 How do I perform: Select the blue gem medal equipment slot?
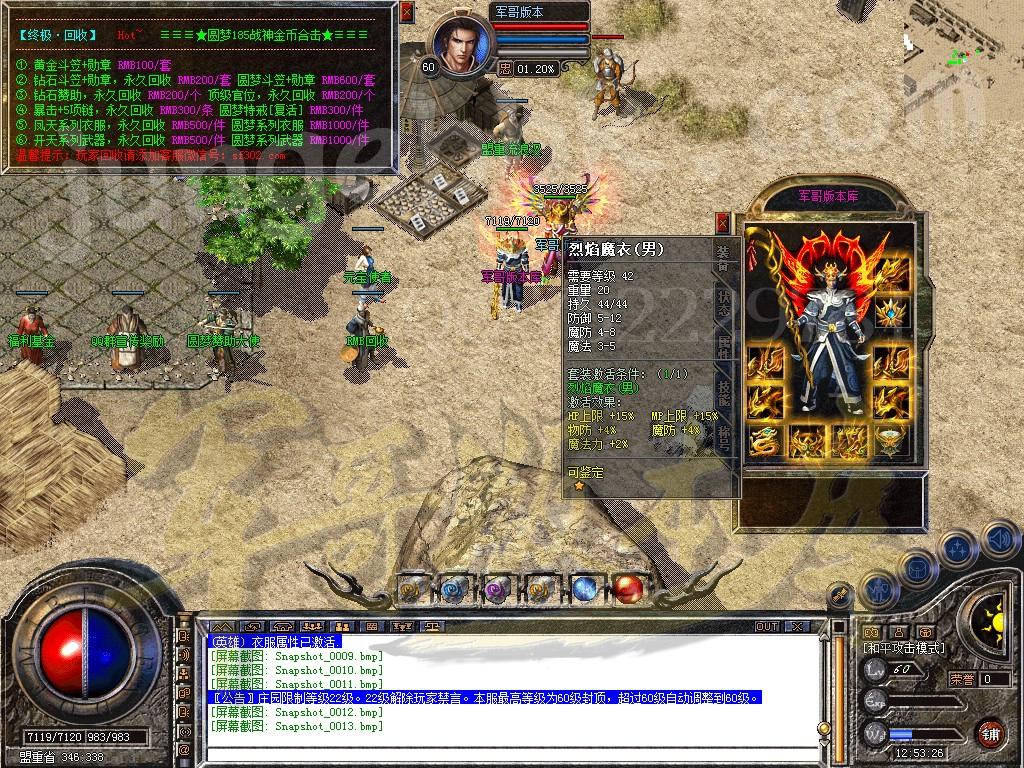891,311
